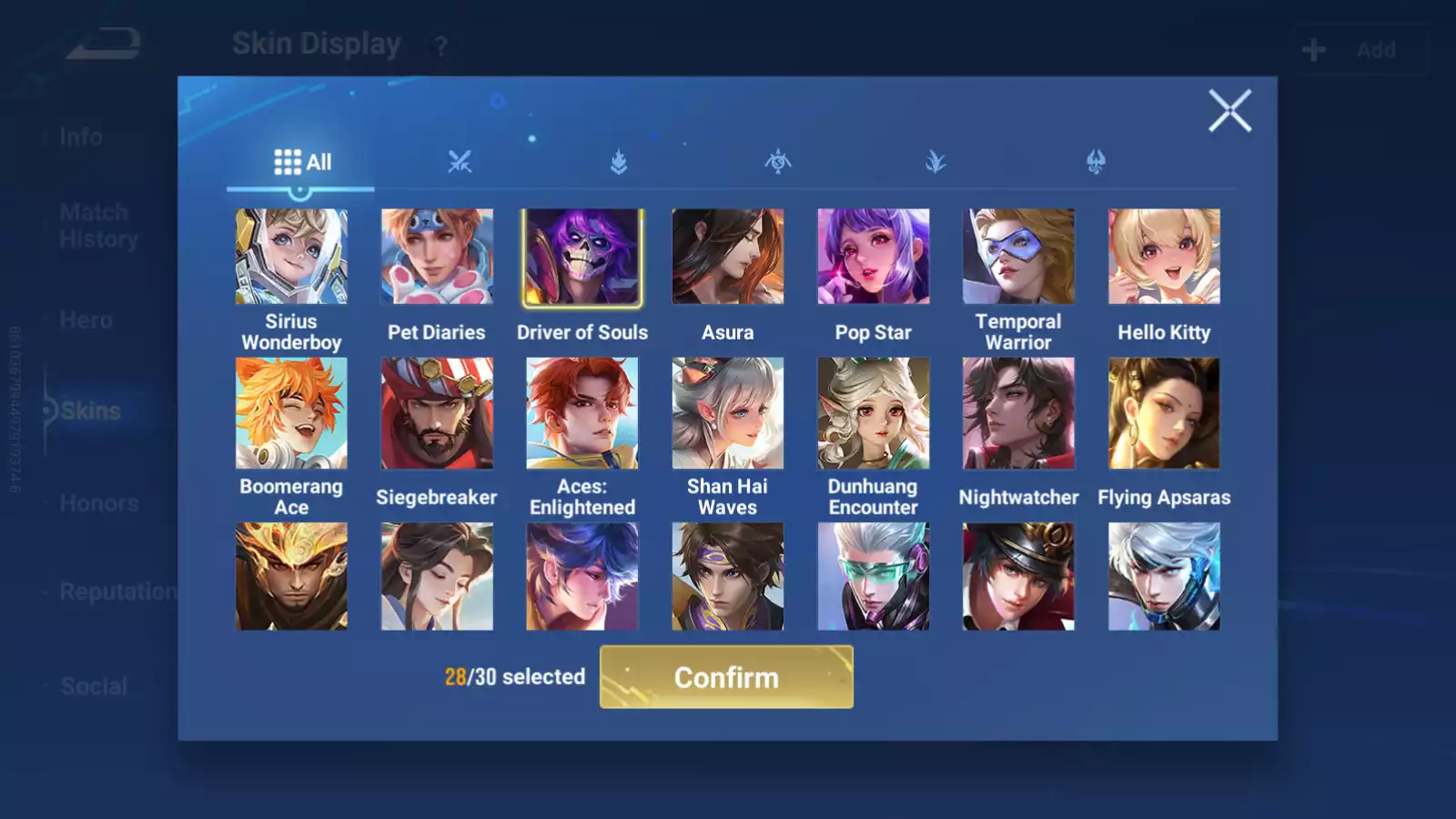The width and height of the screenshot is (1456, 819).
Task: Choose the Flying Apsaras skin
Action: point(1164,413)
